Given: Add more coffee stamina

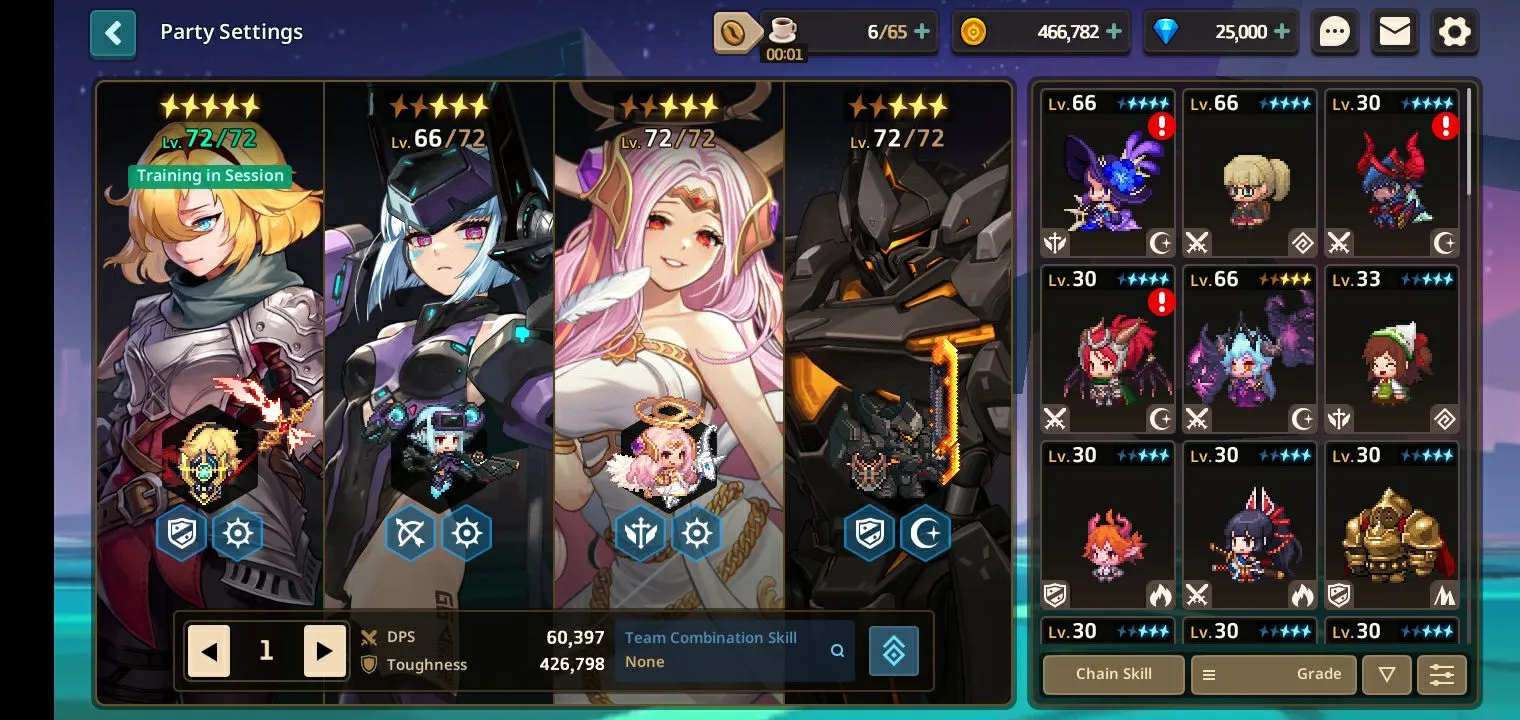Looking at the screenshot, I should pos(922,32).
